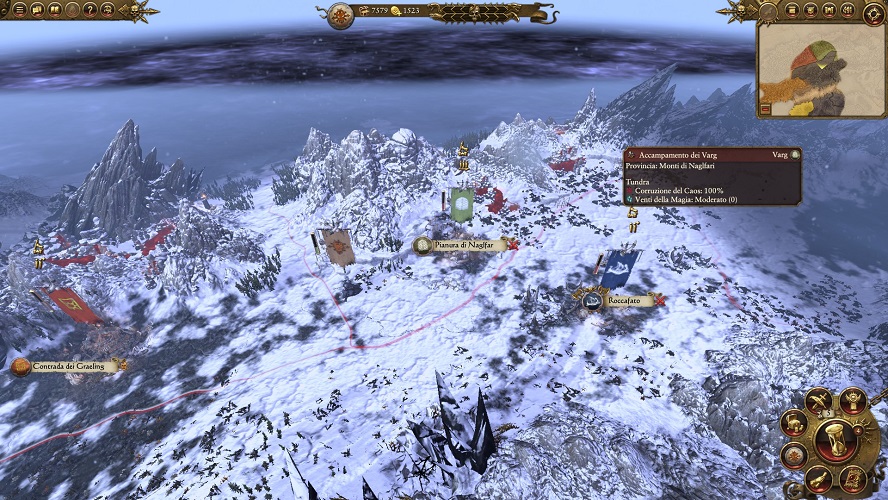The height and width of the screenshot is (500, 888).
Task: Open the advisor speech-bubble panel
Action: (x=37, y=10)
